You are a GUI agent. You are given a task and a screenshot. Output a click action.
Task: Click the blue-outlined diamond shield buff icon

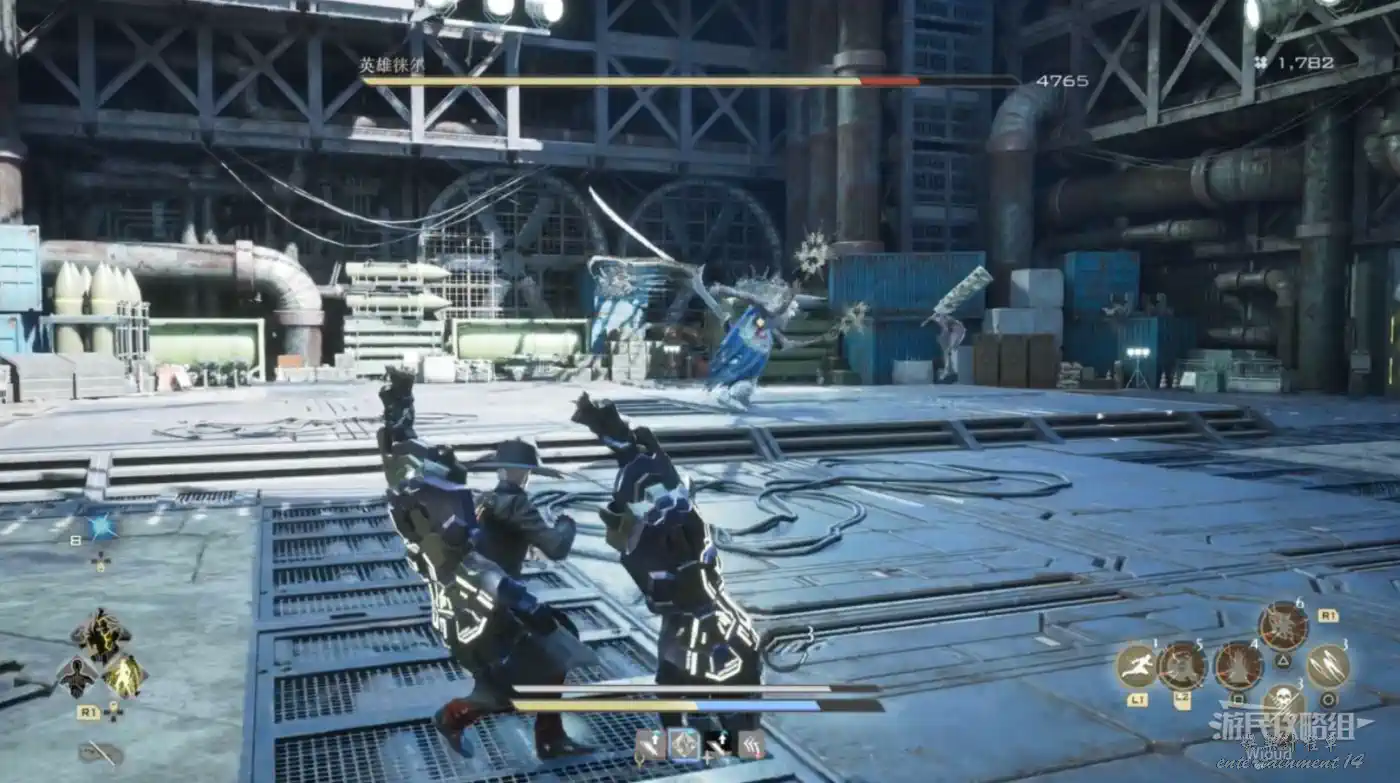pyautogui.click(x=684, y=744)
